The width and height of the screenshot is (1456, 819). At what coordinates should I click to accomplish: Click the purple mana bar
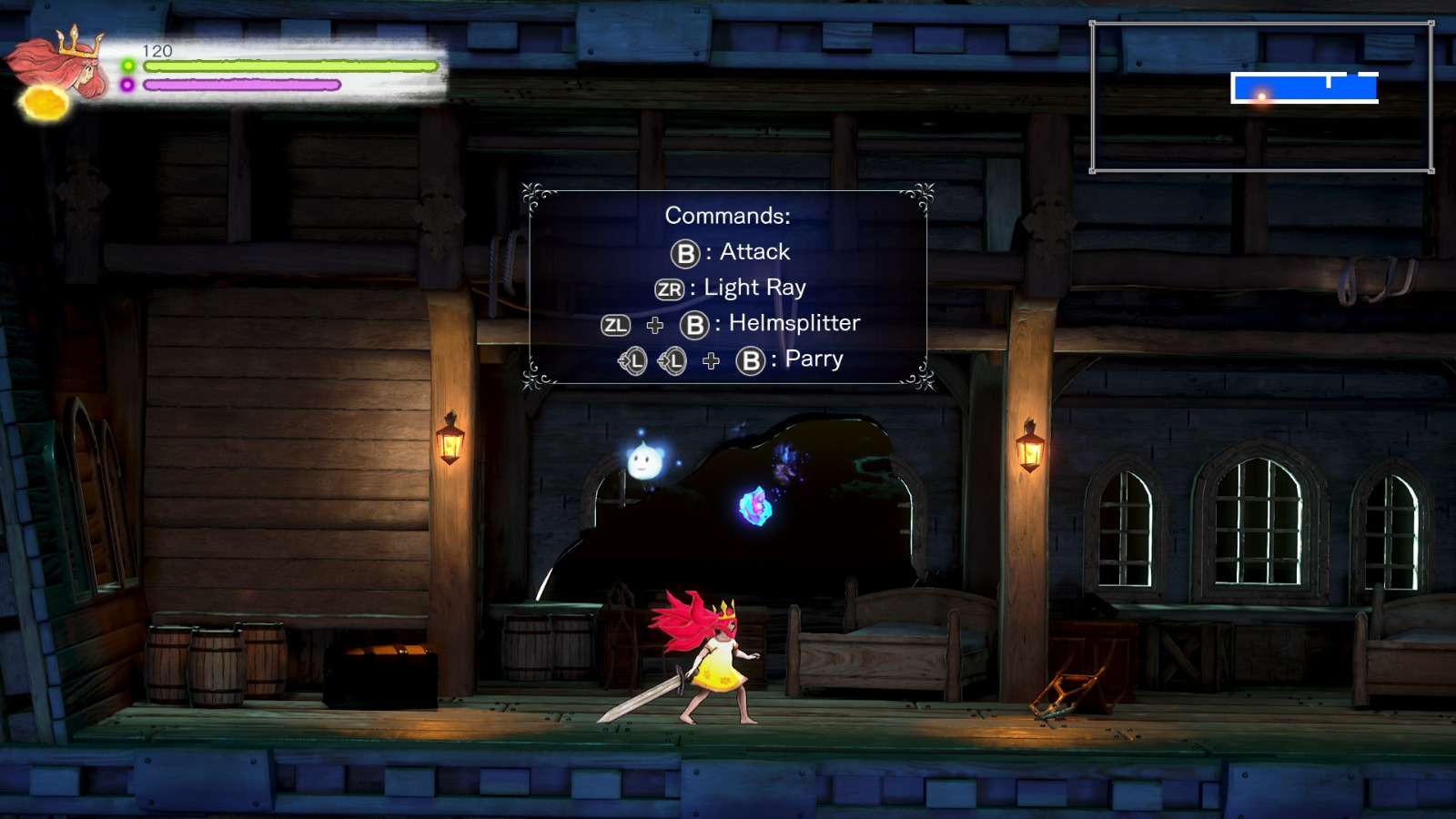click(241, 86)
